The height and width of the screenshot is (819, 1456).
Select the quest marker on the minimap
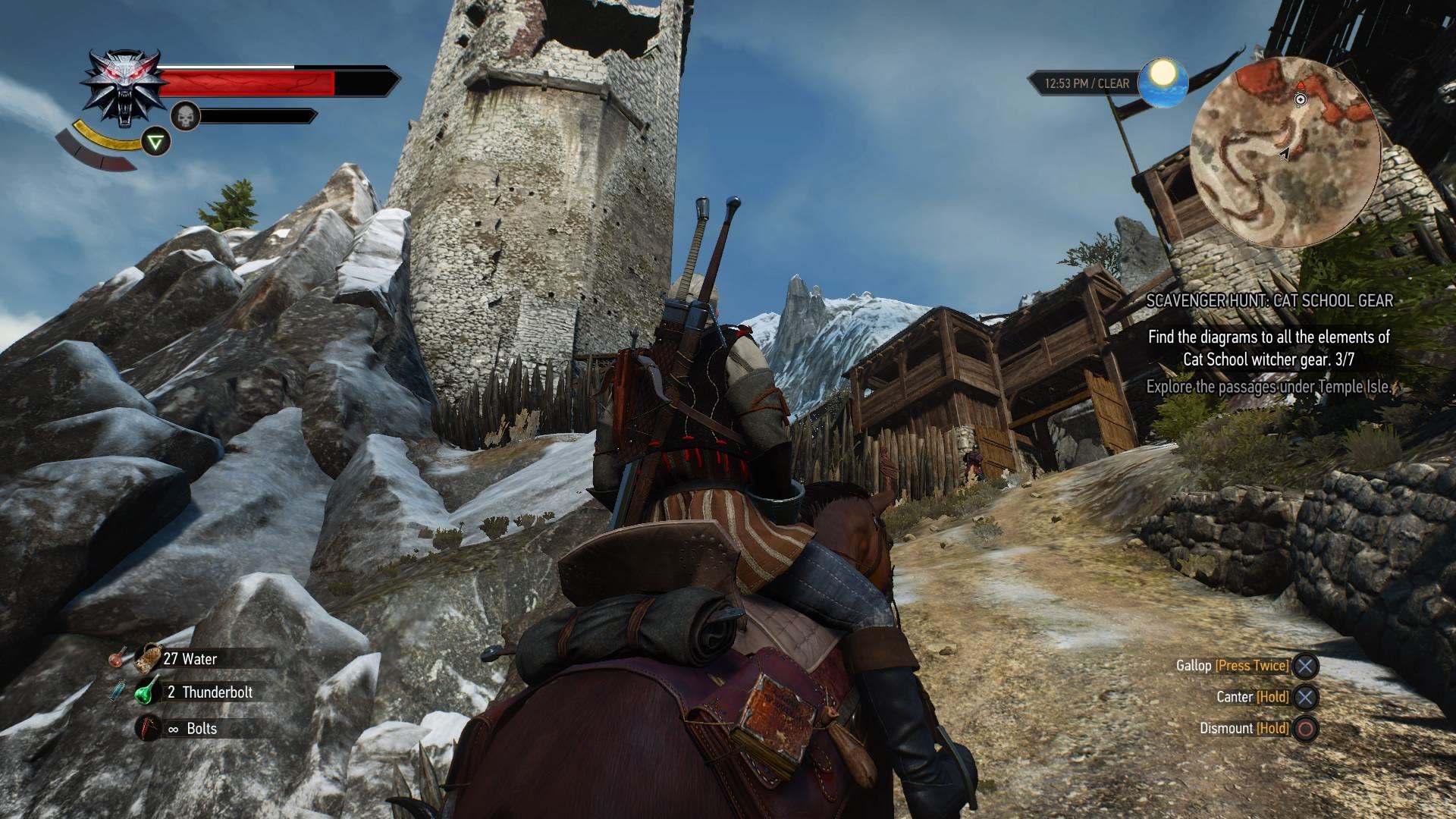(x=1301, y=99)
